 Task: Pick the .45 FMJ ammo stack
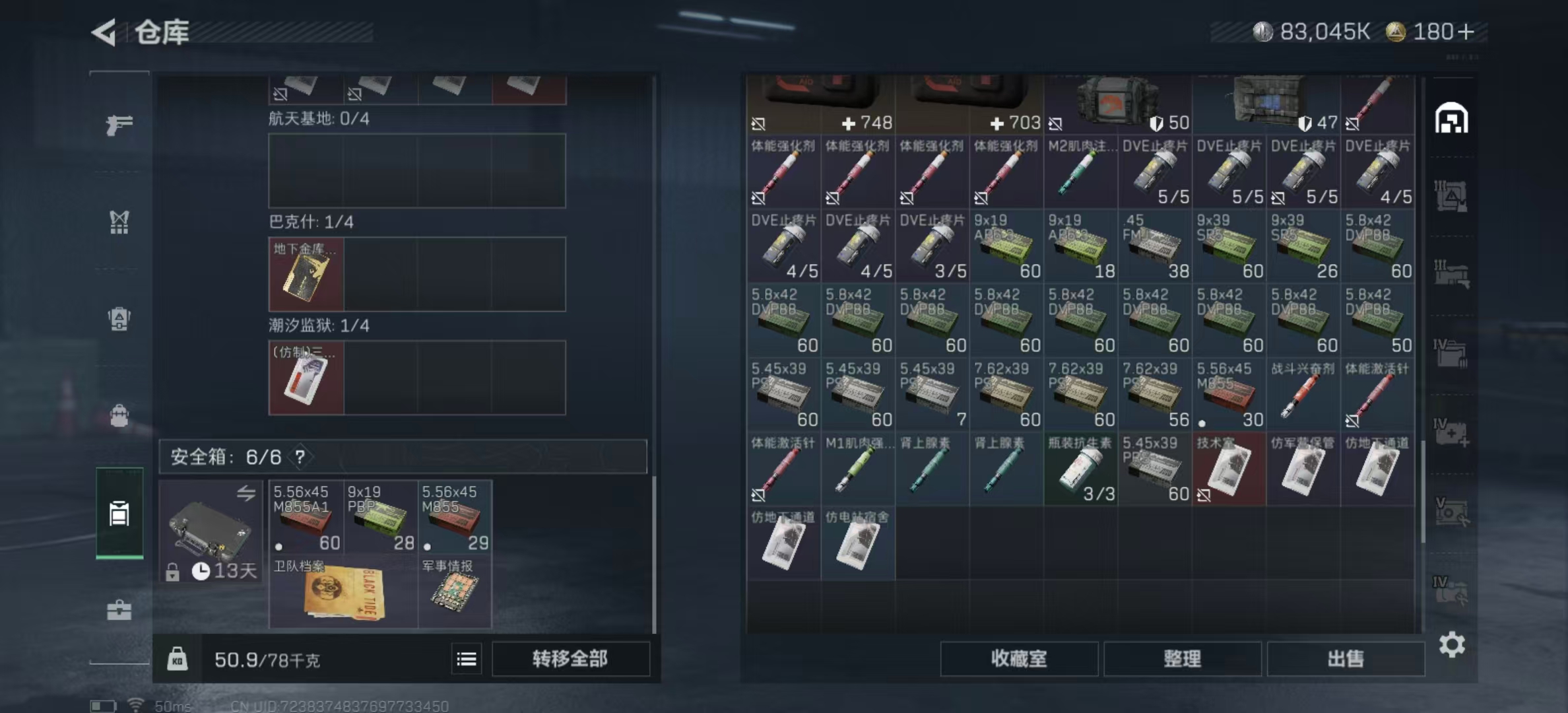click(x=1154, y=246)
